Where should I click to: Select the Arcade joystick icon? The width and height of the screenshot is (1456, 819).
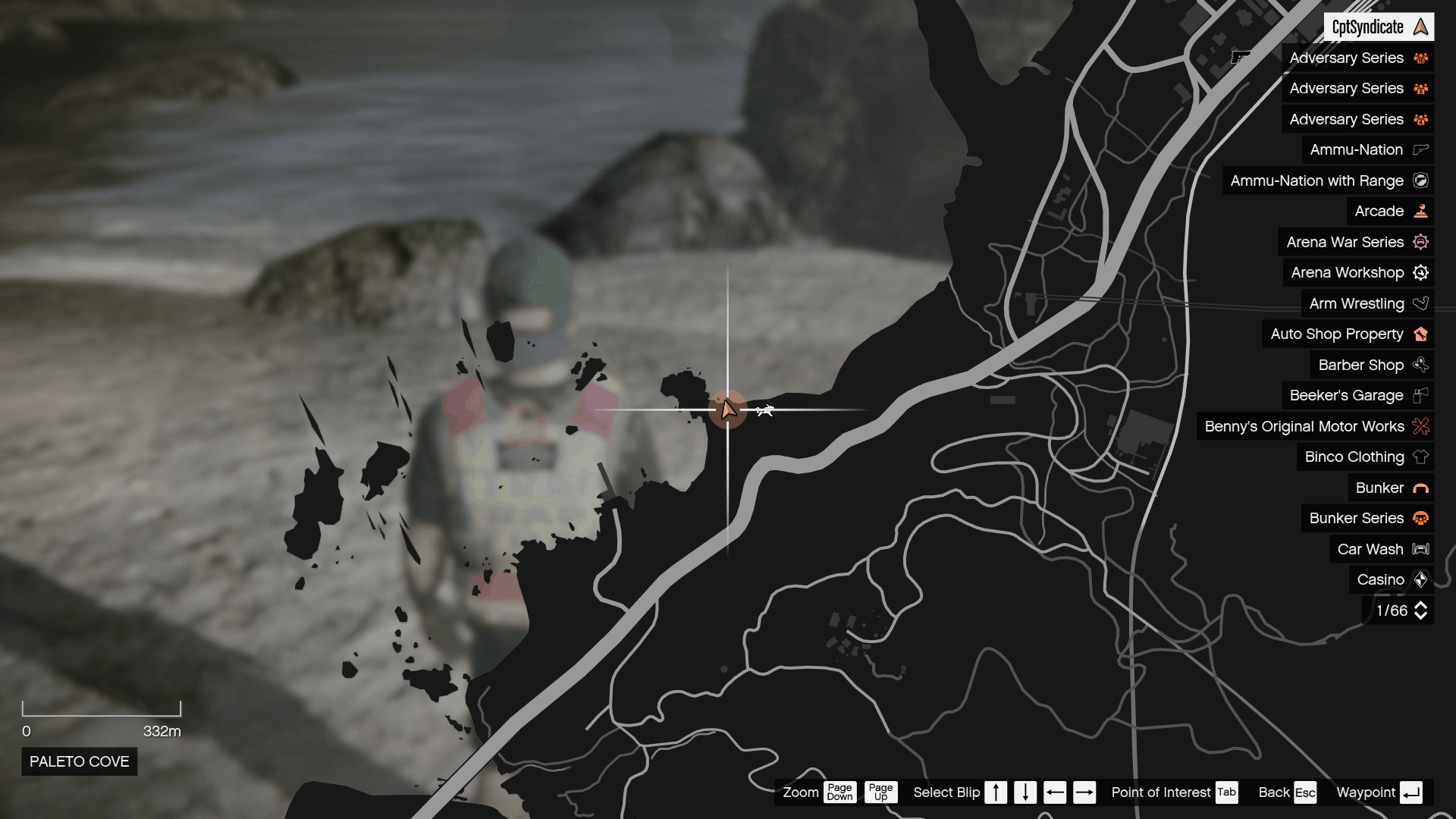point(1420,211)
